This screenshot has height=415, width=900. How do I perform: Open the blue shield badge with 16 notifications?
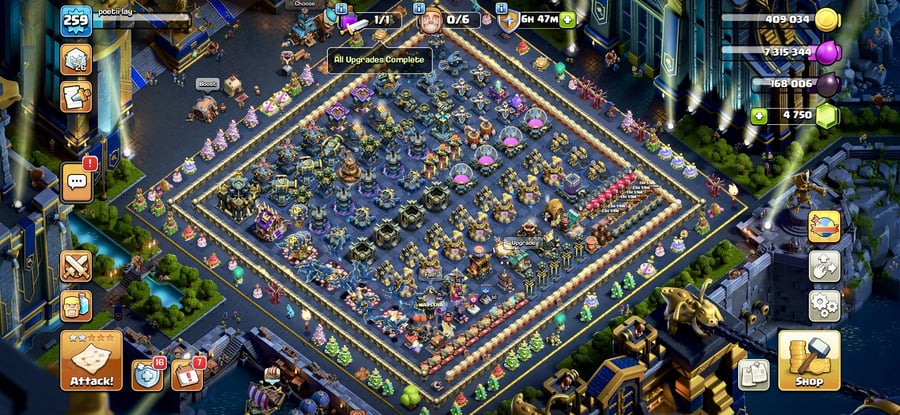147,374
